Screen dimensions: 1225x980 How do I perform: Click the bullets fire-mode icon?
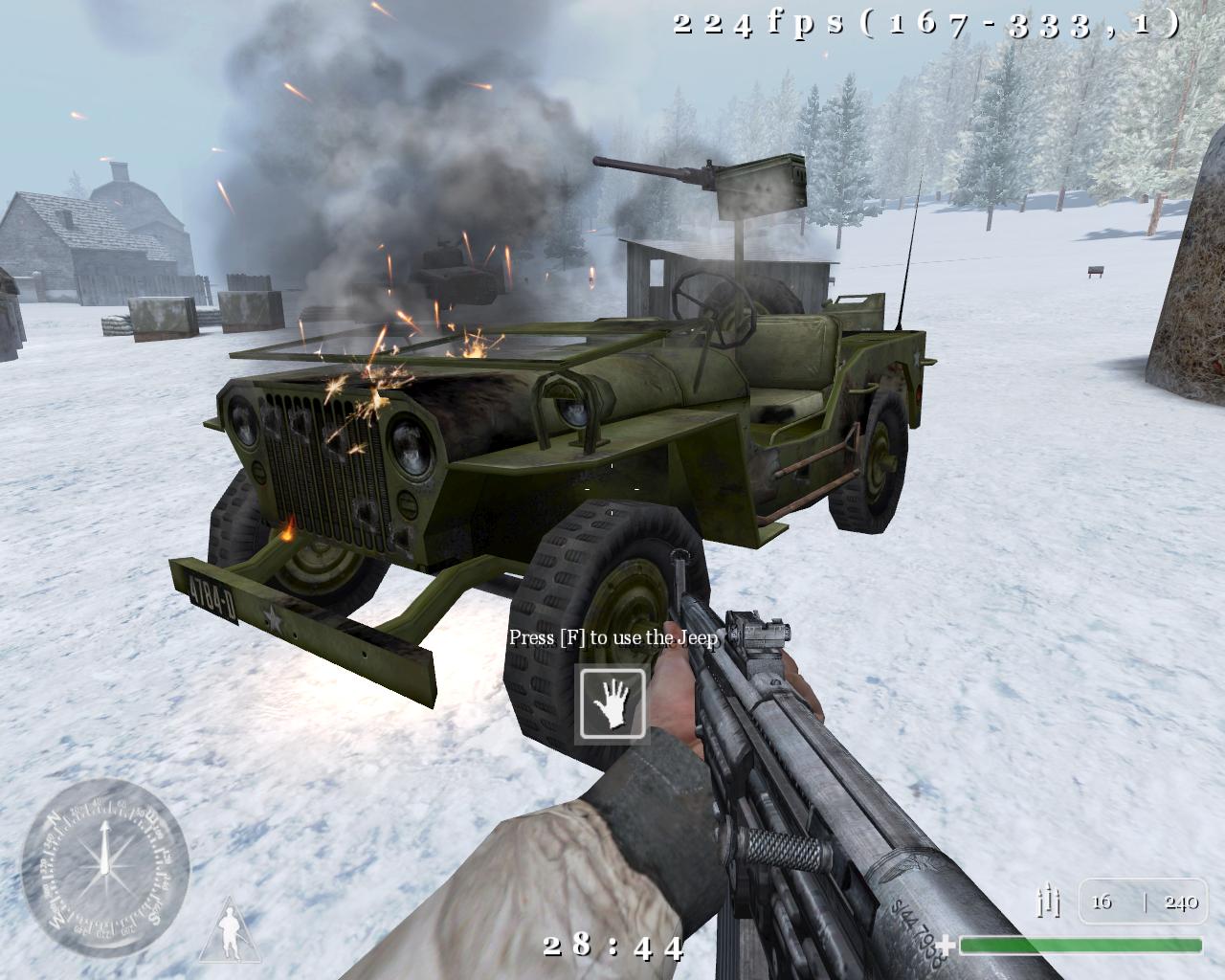tap(1049, 902)
